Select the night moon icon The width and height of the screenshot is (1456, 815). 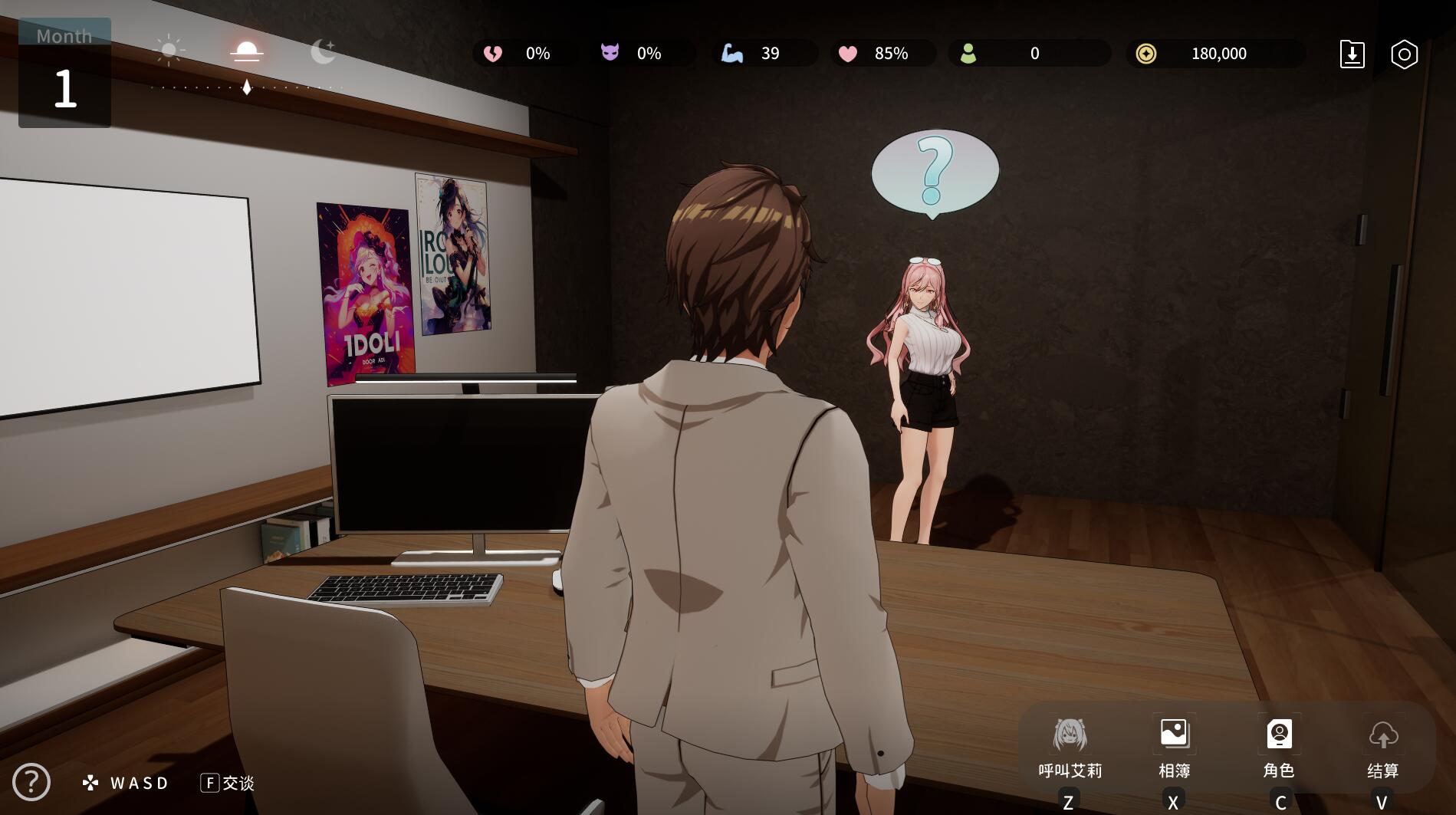[x=323, y=51]
